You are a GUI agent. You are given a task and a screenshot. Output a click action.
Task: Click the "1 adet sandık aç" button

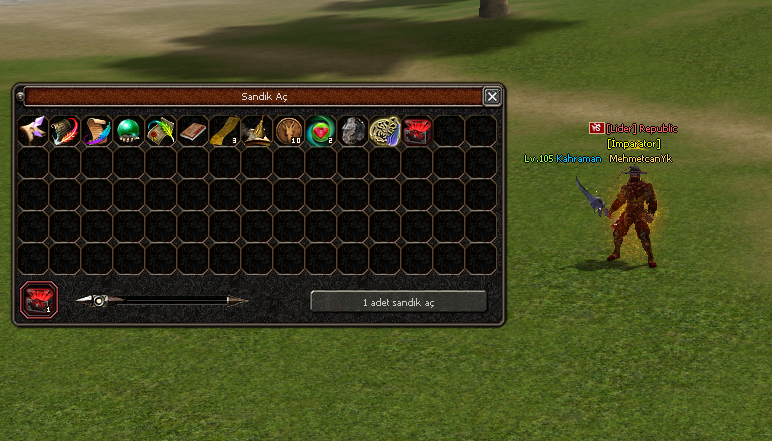tap(398, 301)
